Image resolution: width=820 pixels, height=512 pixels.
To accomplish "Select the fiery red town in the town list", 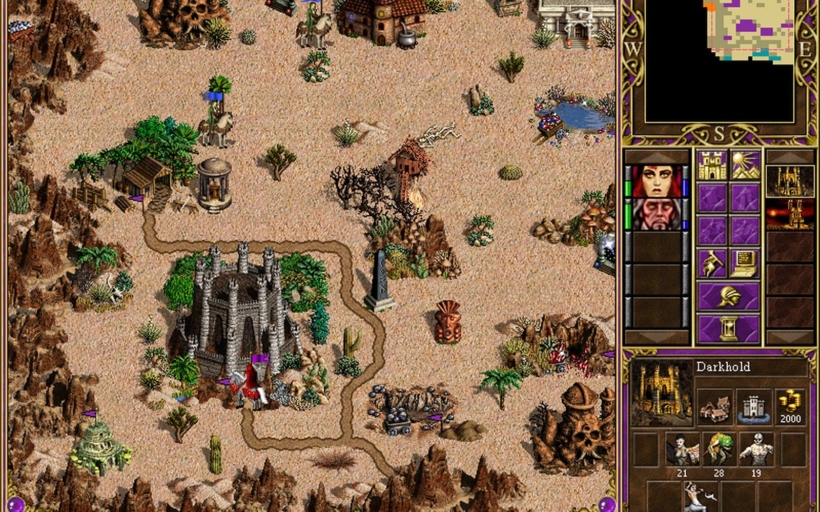I will point(790,214).
